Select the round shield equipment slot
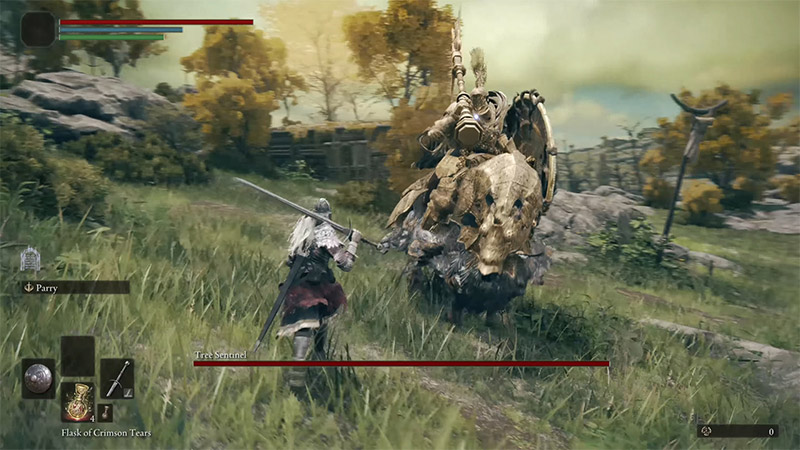 click(x=38, y=378)
